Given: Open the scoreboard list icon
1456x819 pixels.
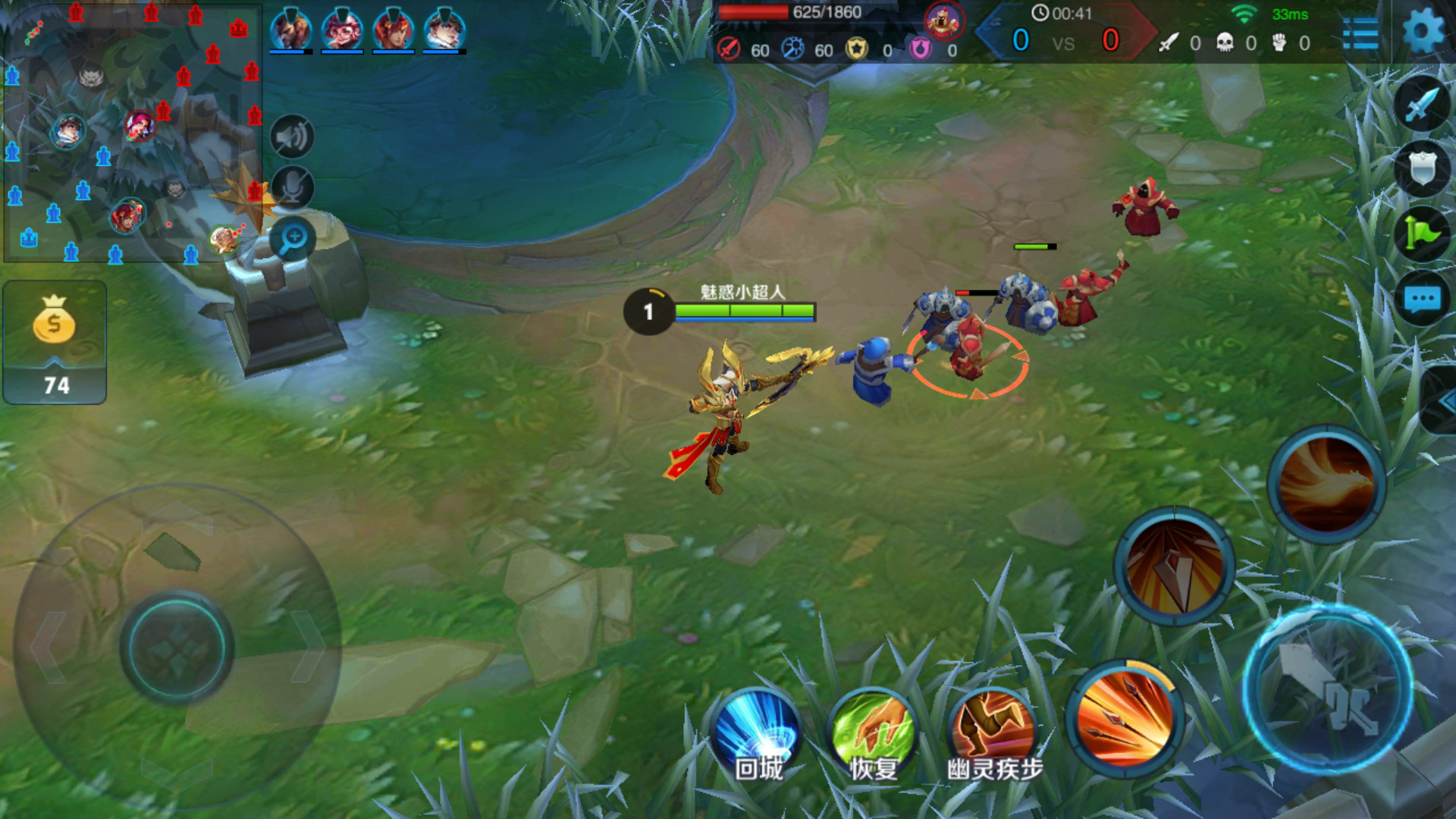Looking at the screenshot, I should click(x=1360, y=34).
